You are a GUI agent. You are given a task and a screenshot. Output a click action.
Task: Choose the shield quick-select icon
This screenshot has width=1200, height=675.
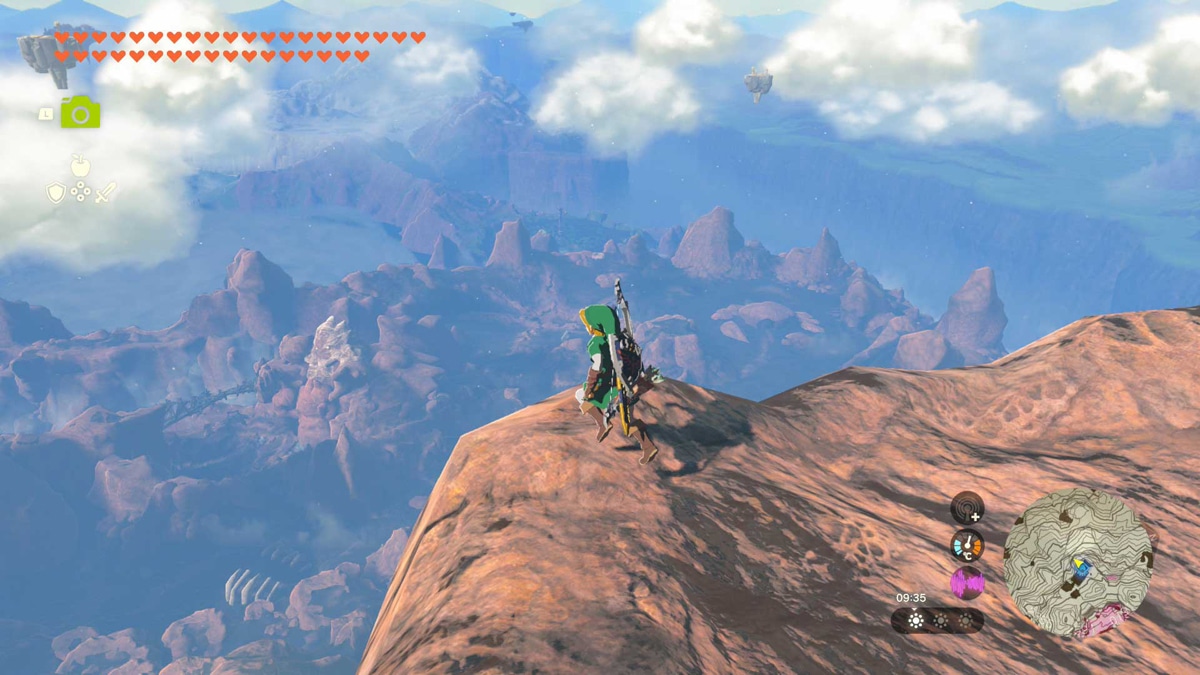[56, 193]
